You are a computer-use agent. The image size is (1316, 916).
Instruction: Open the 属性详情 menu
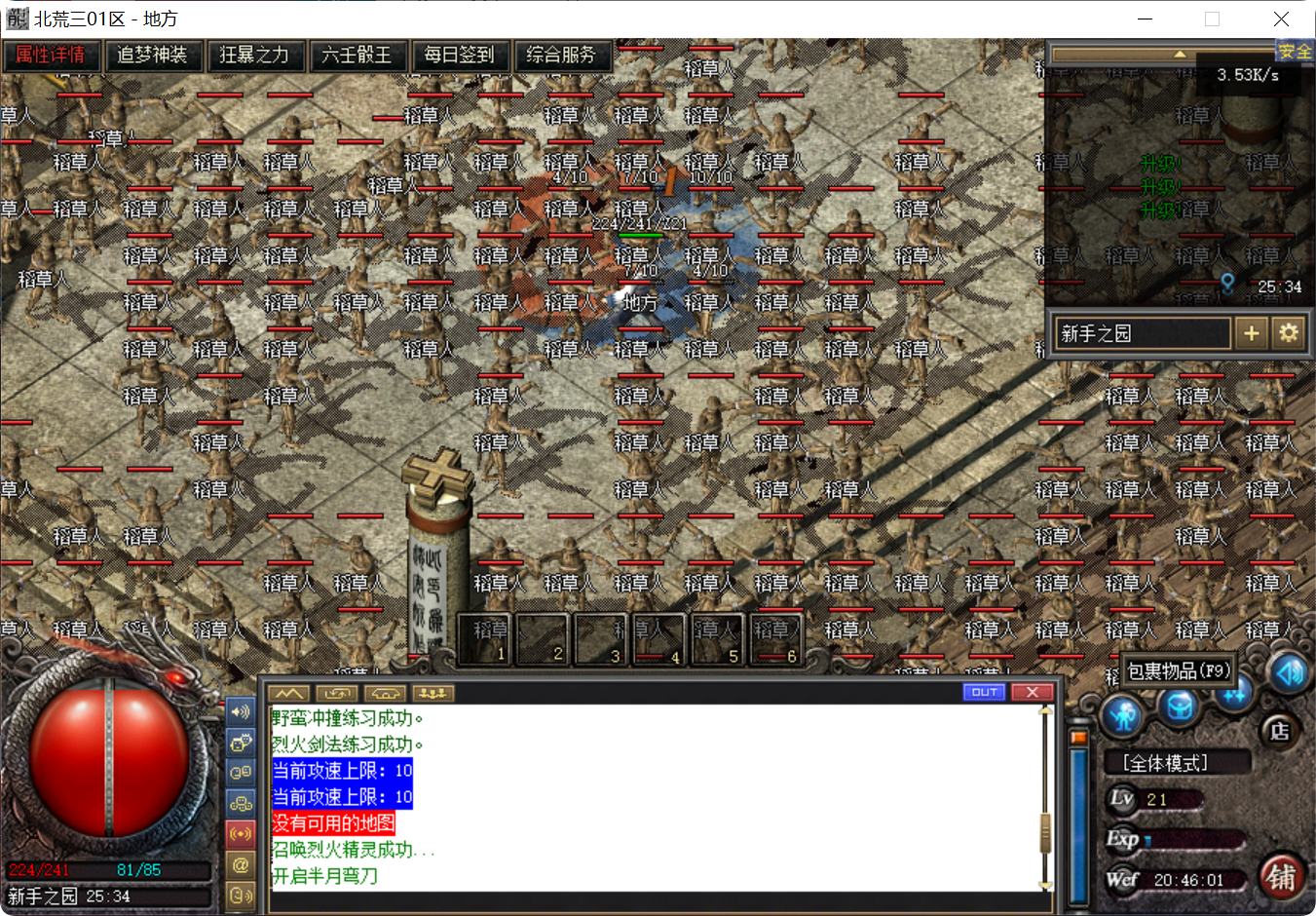pyautogui.click(x=51, y=56)
